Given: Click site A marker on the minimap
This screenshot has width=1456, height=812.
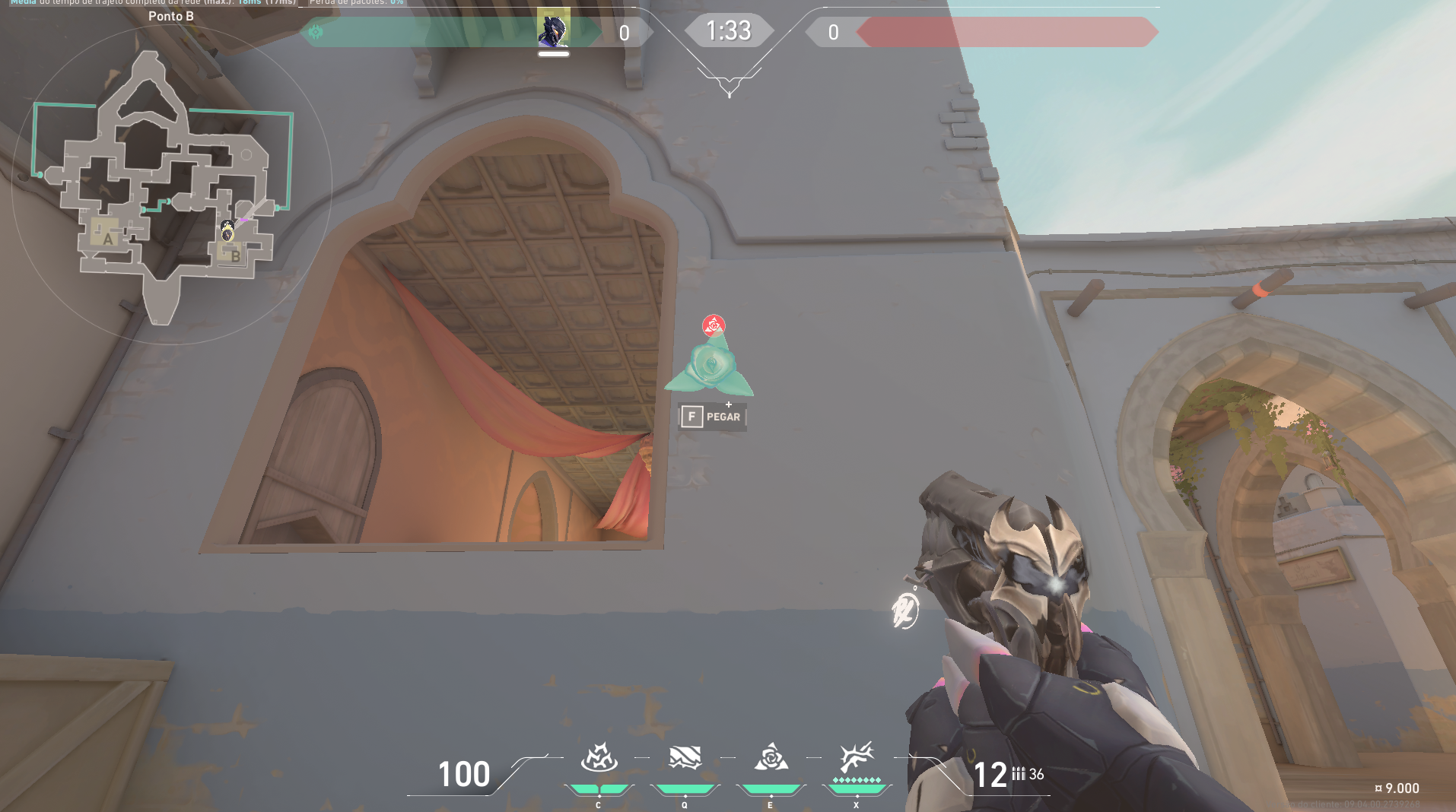Looking at the screenshot, I should click(107, 239).
